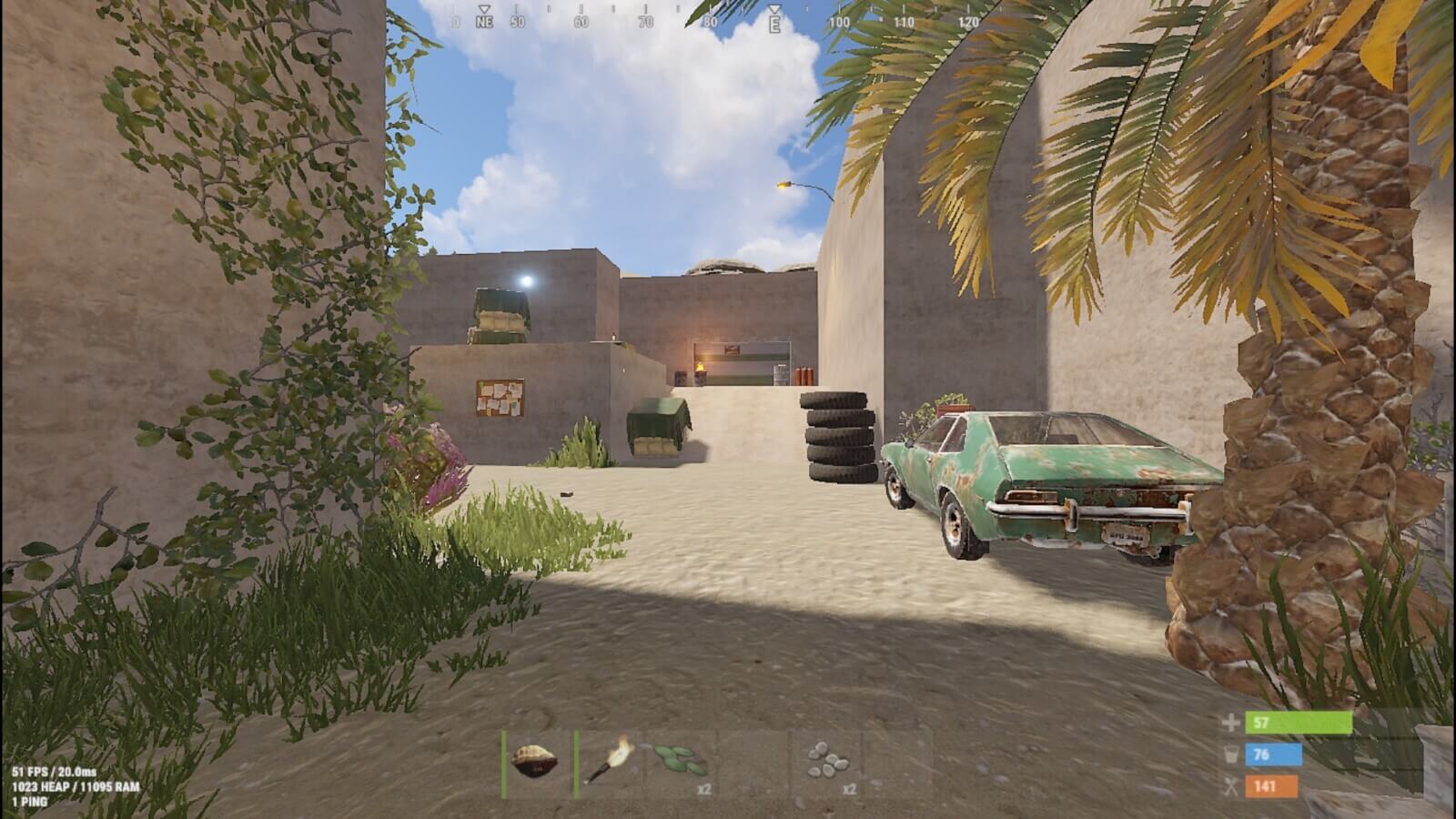Select the torch in the hotbar
1456x819 pixels.
tap(608, 760)
